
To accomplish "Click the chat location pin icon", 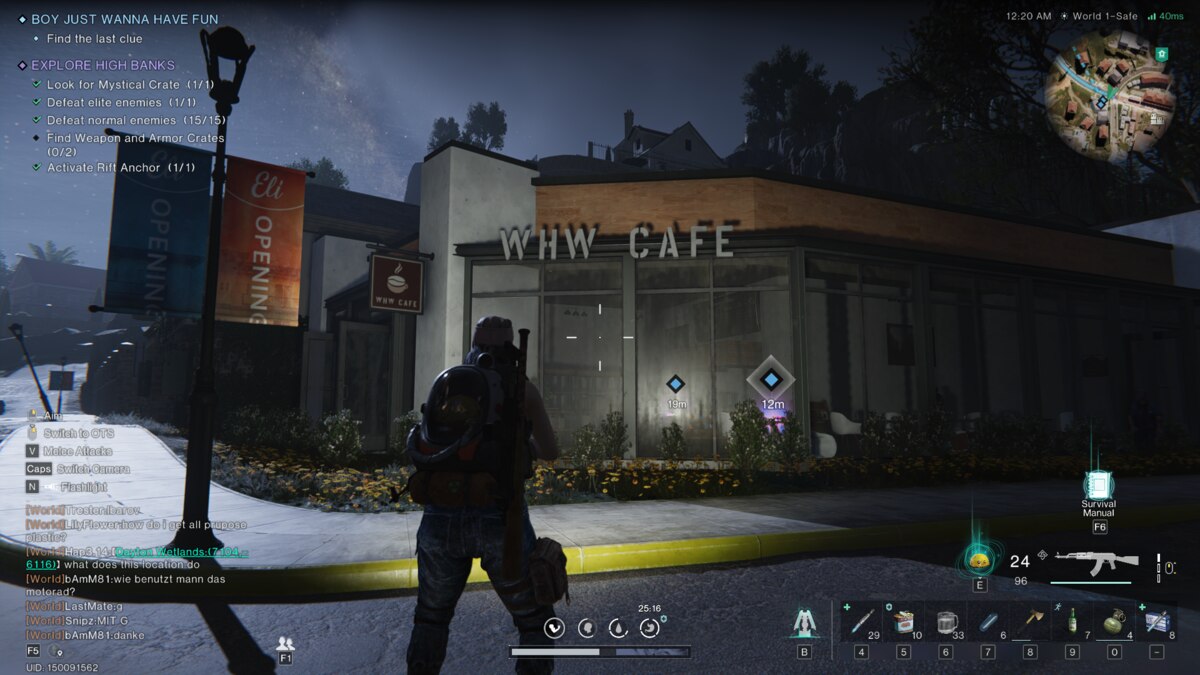I will (x=56, y=651).
